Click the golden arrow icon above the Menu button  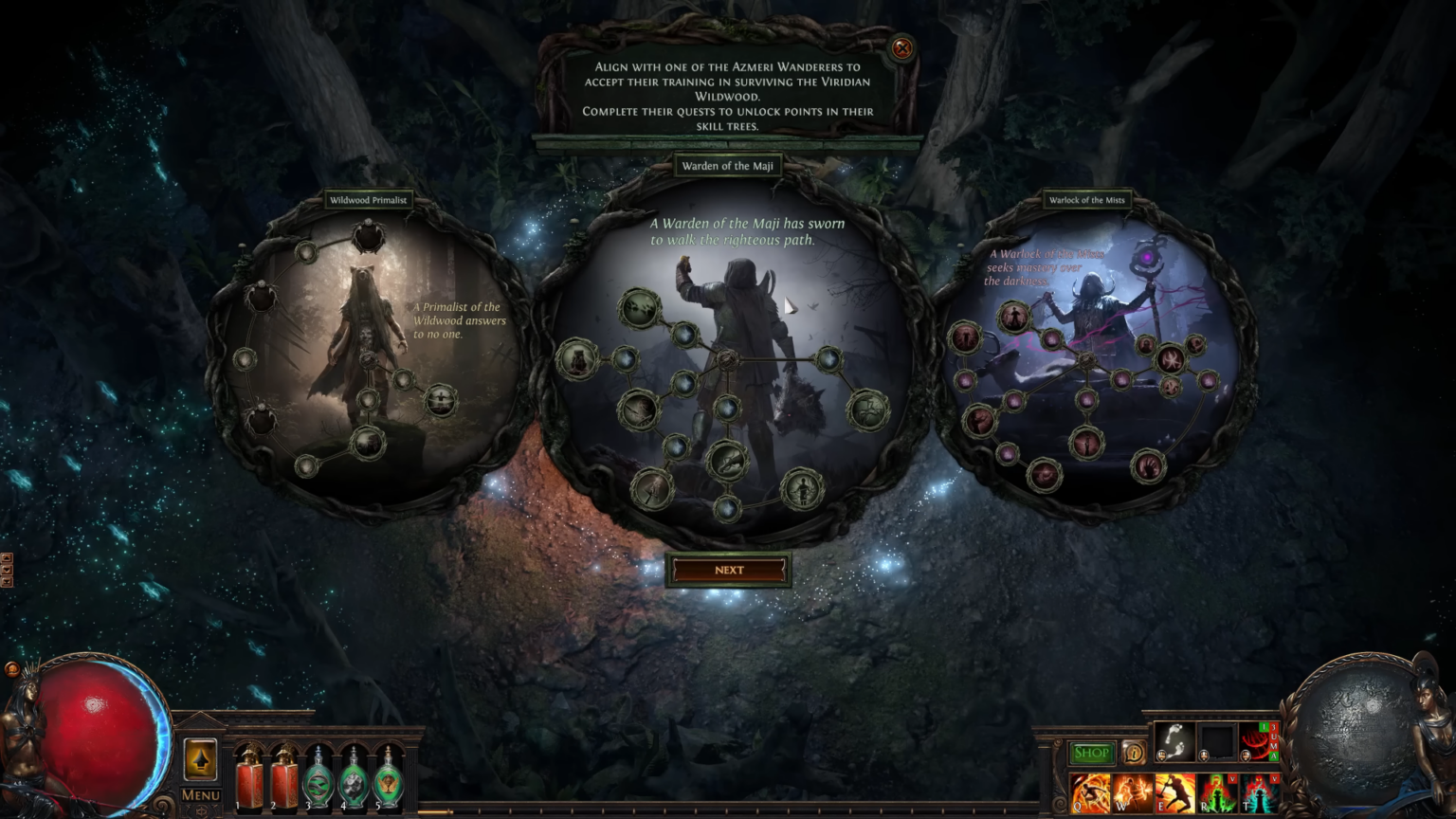(201, 760)
